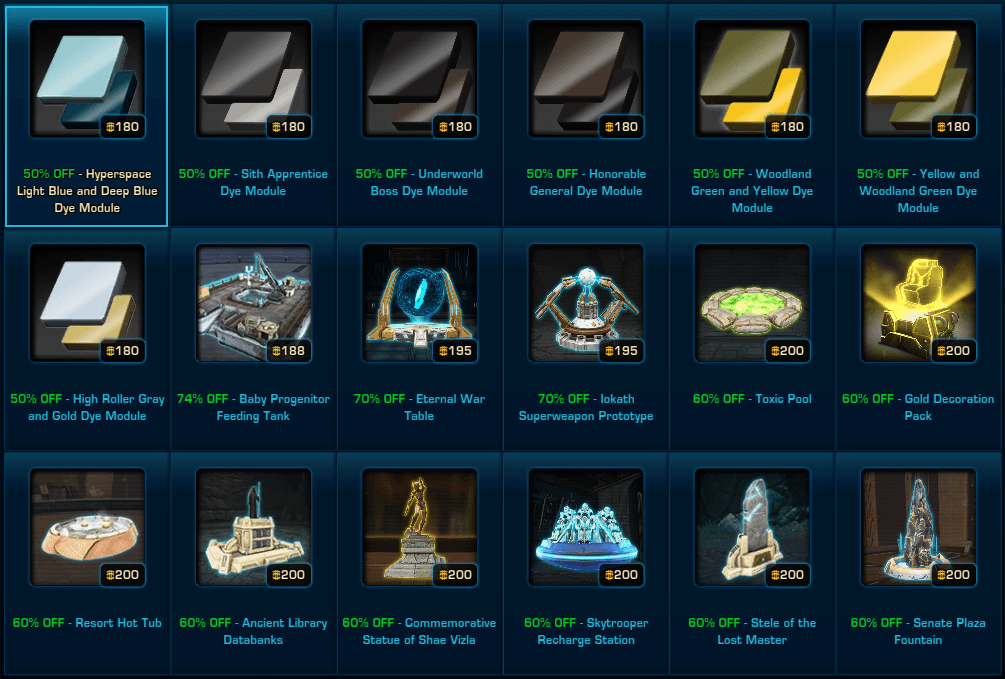Select the Hyperspace Light Blue and Deep Blue Dye
The image size is (1005, 679).
tap(87, 80)
